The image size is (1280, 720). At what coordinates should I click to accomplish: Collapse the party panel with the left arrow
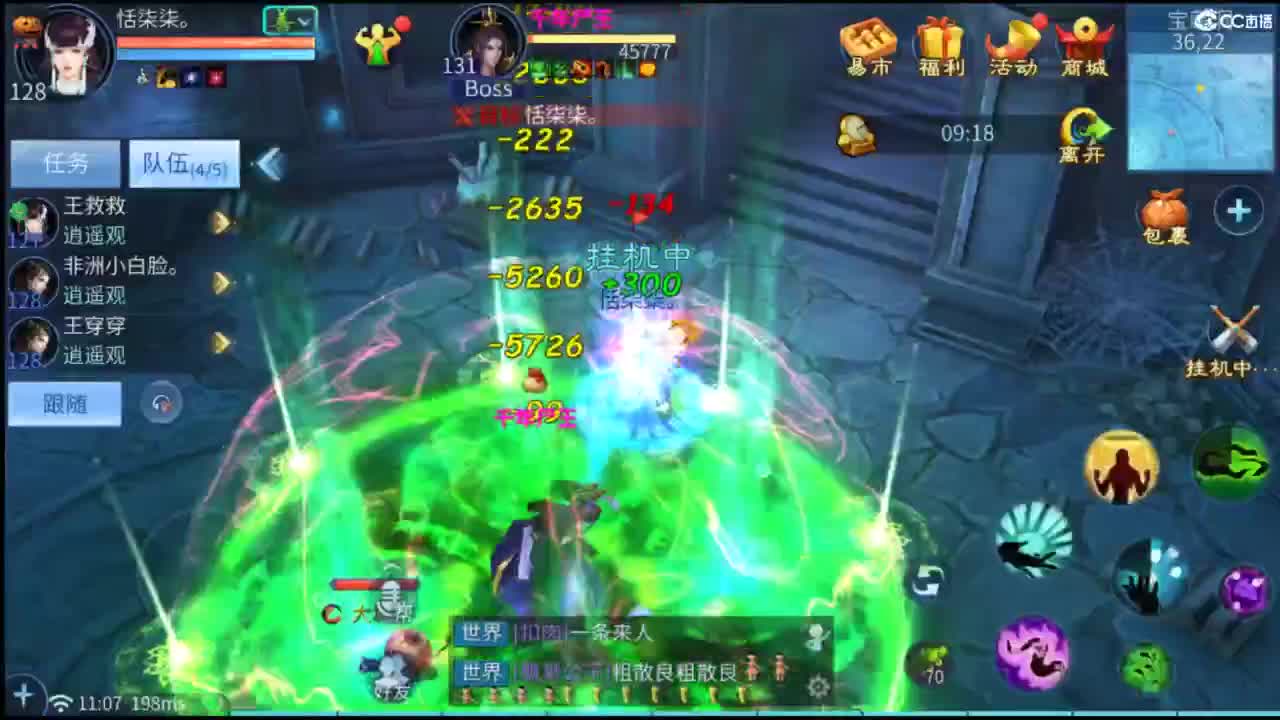(x=268, y=165)
